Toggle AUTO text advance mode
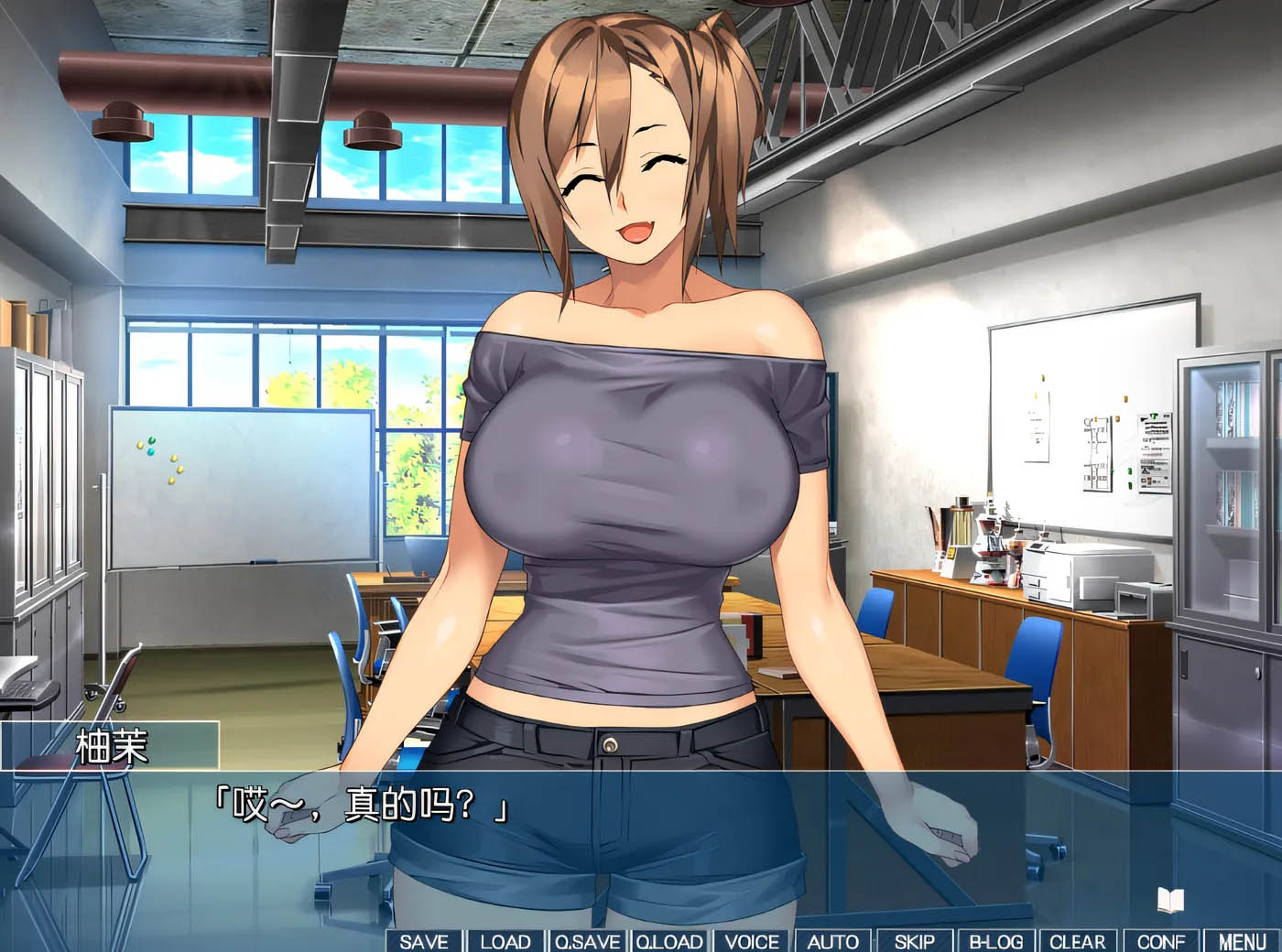1282x952 pixels. point(832,941)
